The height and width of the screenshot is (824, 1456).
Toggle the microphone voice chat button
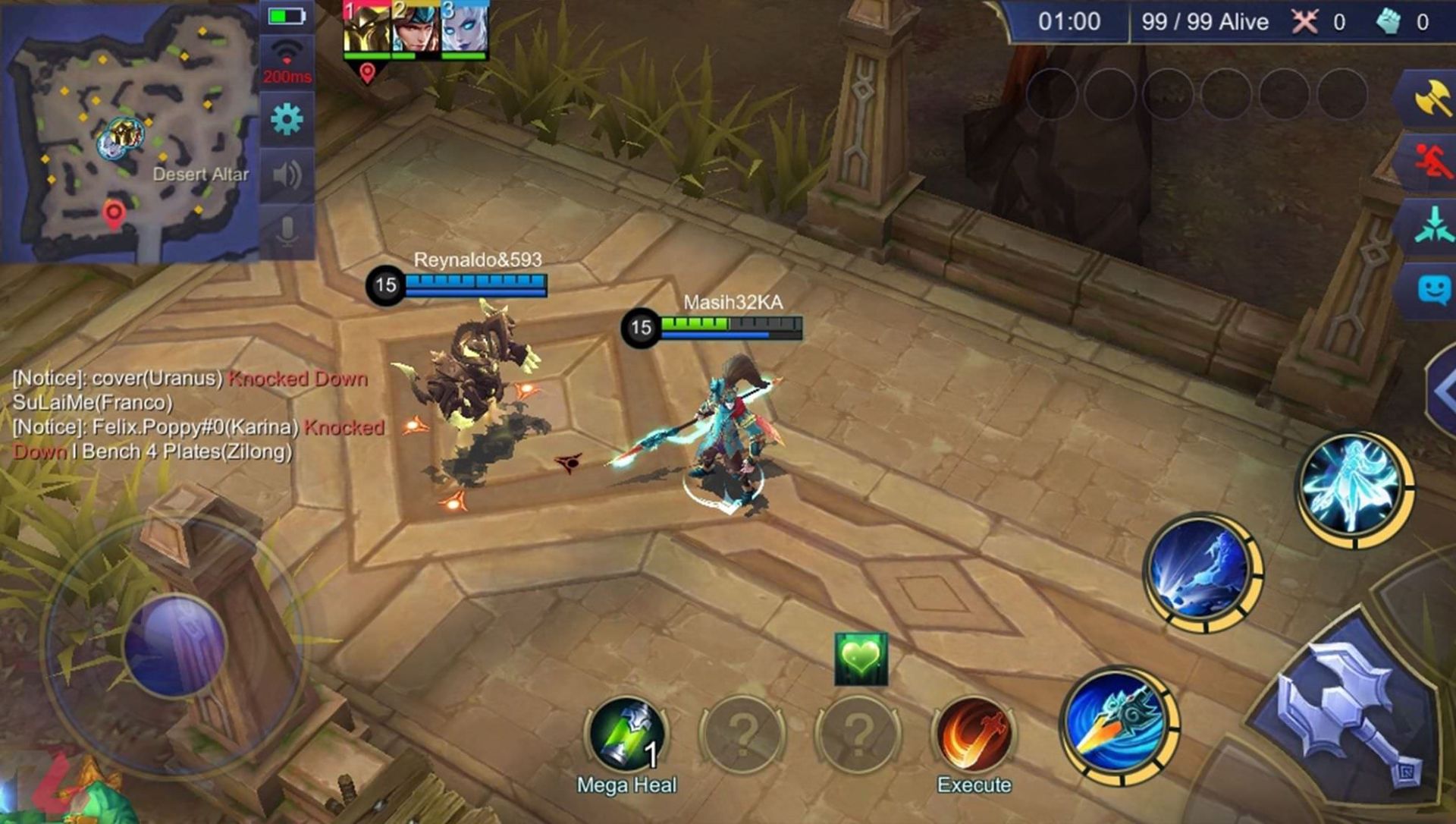point(287,231)
